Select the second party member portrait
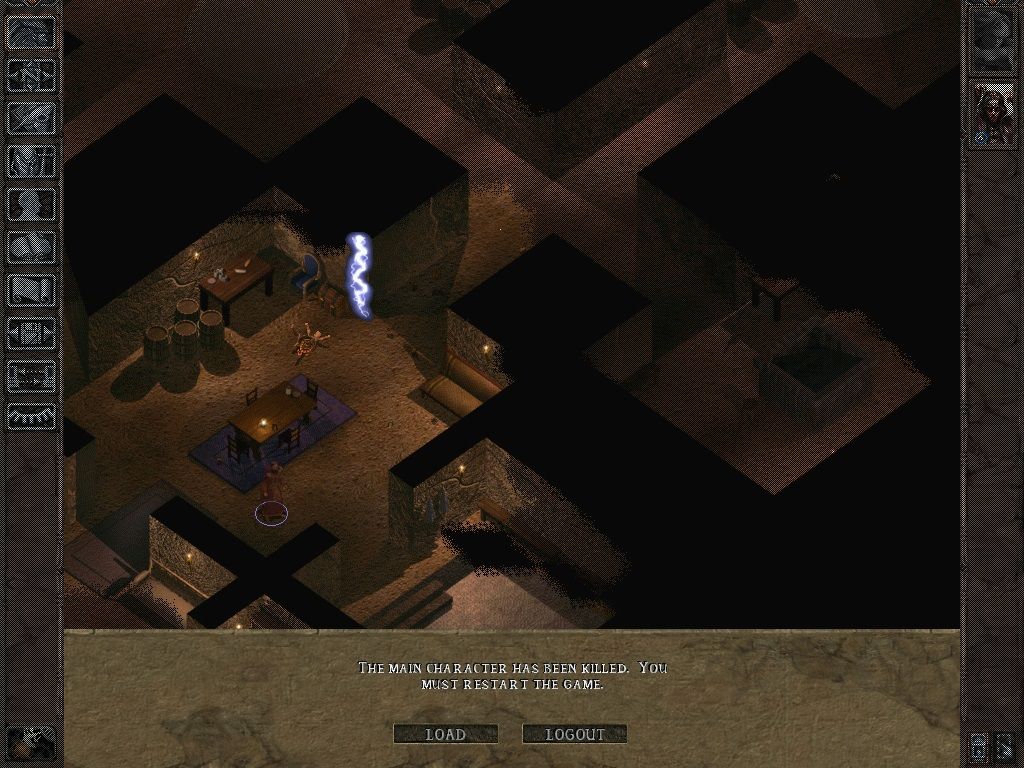This screenshot has width=1024, height=768. tap(993, 114)
